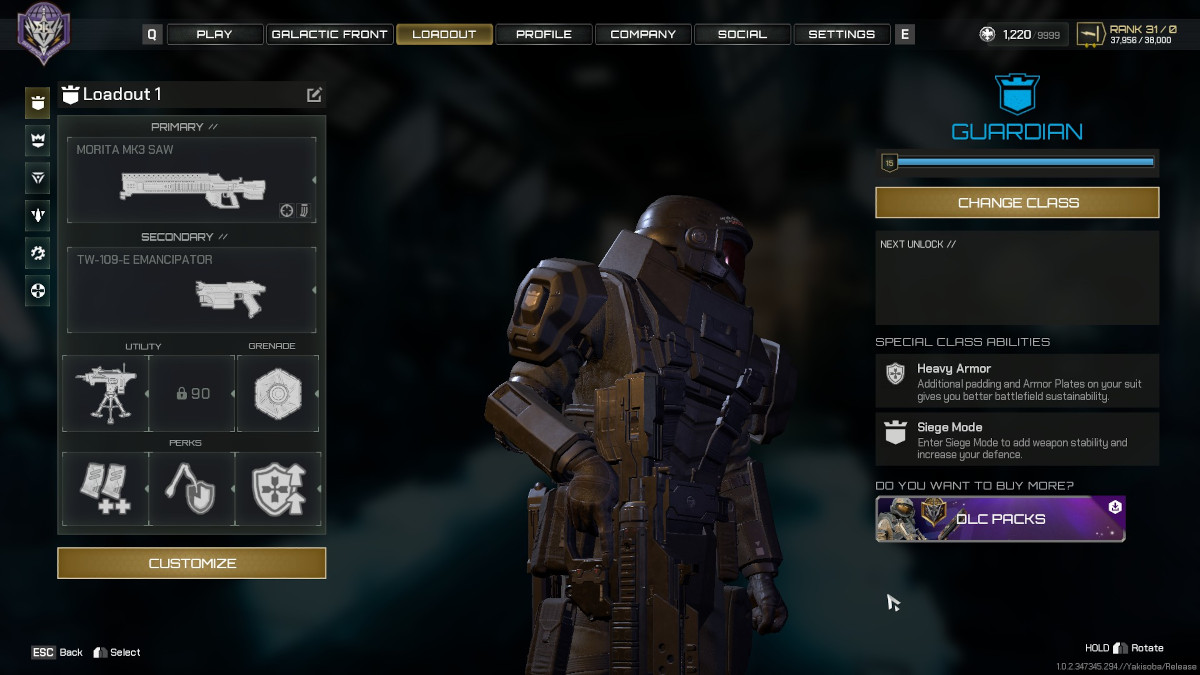Select the Morita MK3 SAW primary slot
1200x675 pixels.
point(191,180)
